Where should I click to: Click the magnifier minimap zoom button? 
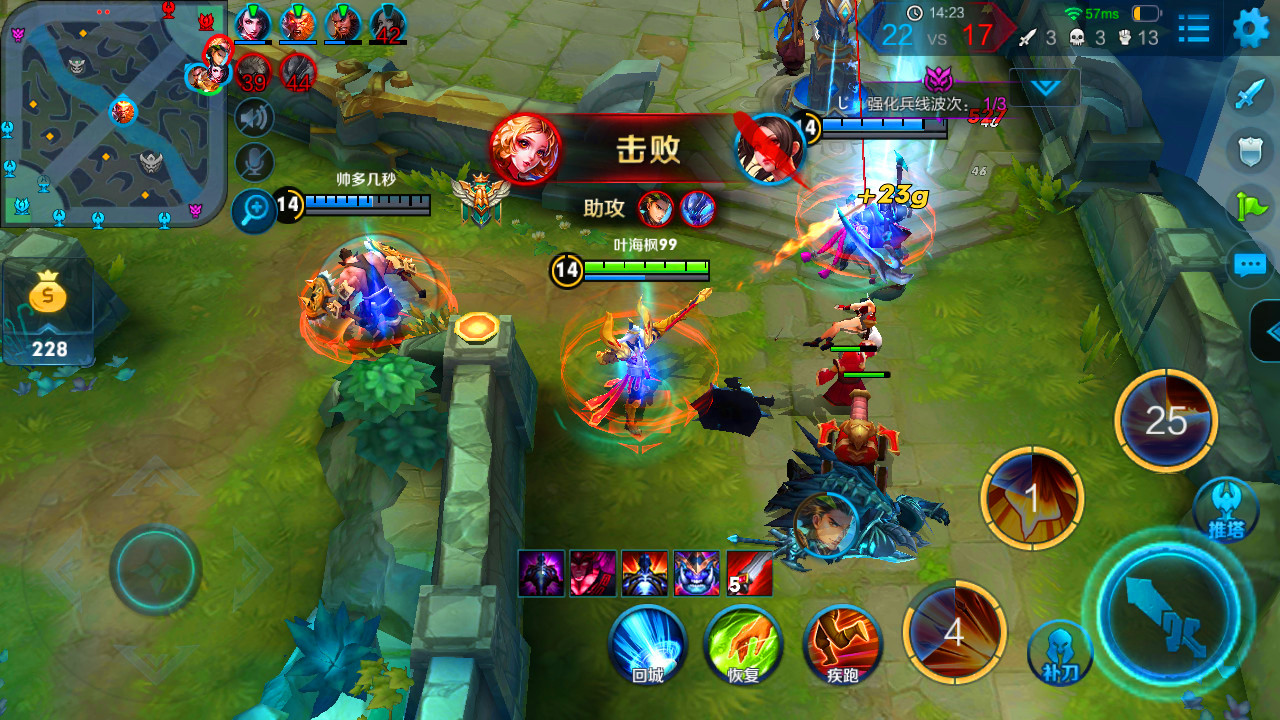pyautogui.click(x=255, y=210)
